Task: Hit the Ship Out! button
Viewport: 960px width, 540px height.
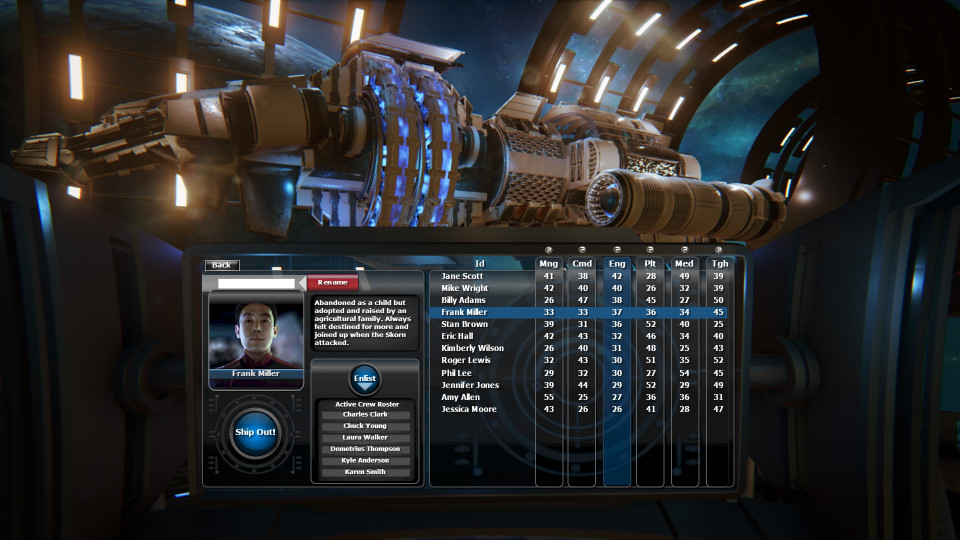Action: 255,432
